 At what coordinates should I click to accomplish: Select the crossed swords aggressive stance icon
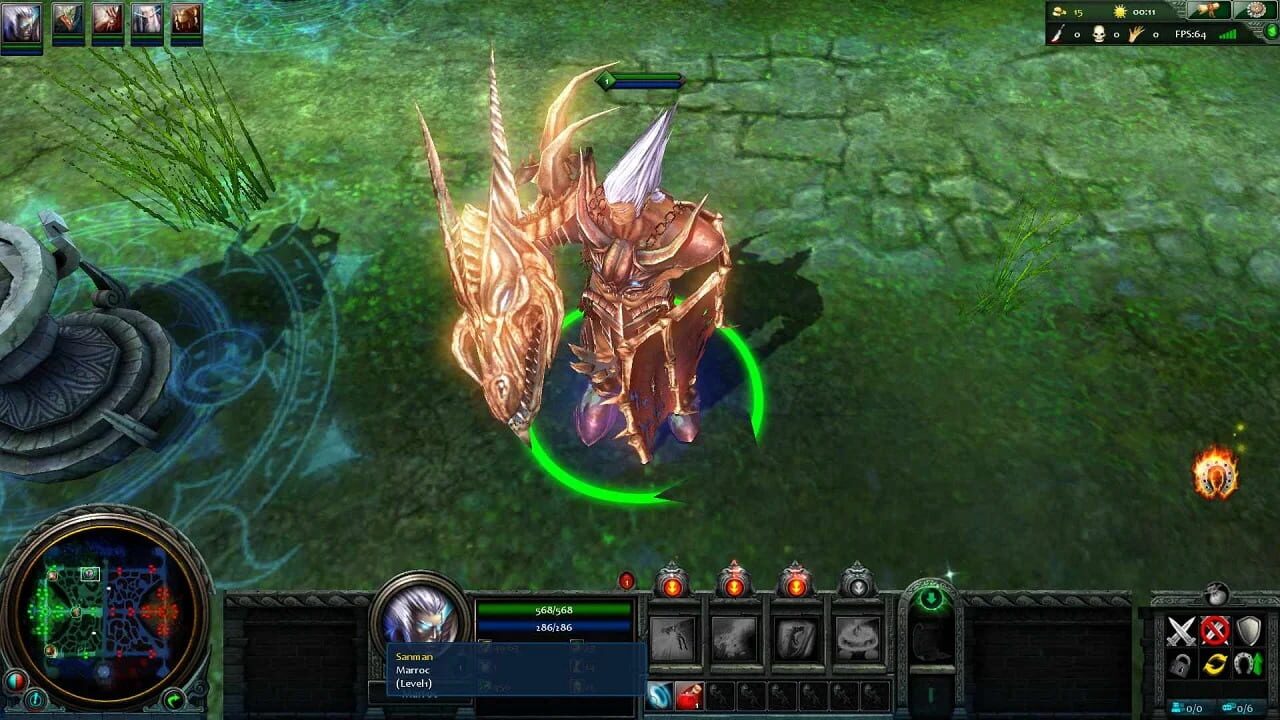(1181, 629)
